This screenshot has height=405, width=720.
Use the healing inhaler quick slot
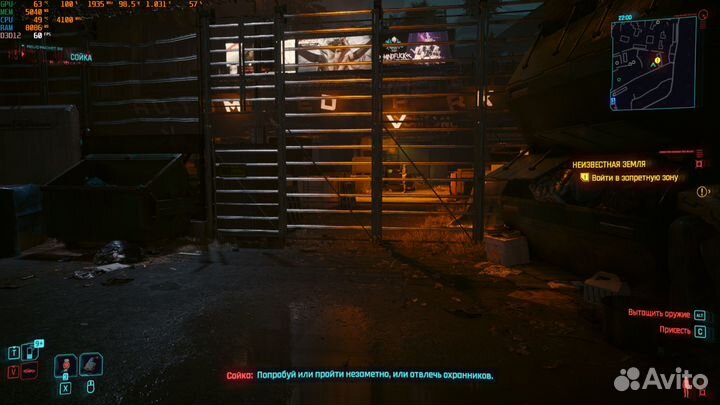(x=64, y=364)
